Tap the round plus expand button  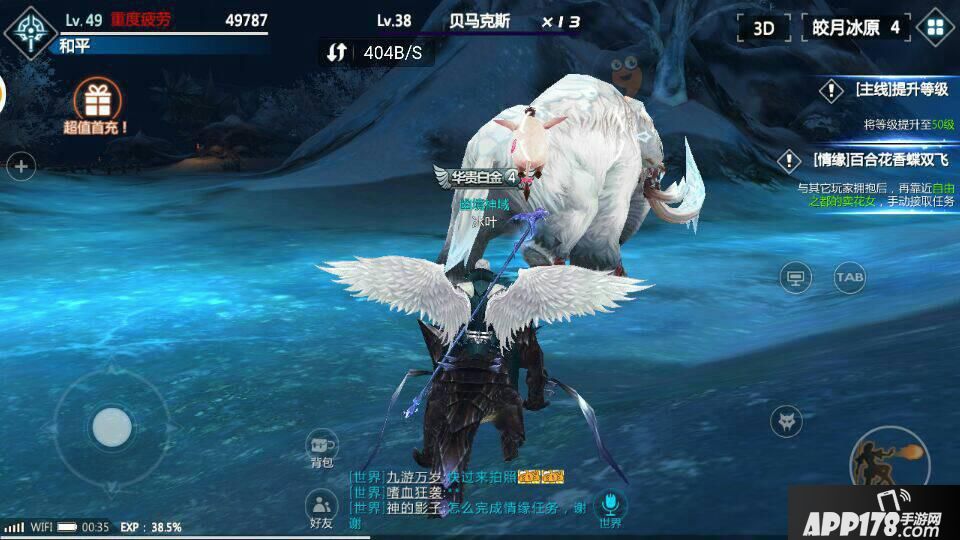coord(22,166)
